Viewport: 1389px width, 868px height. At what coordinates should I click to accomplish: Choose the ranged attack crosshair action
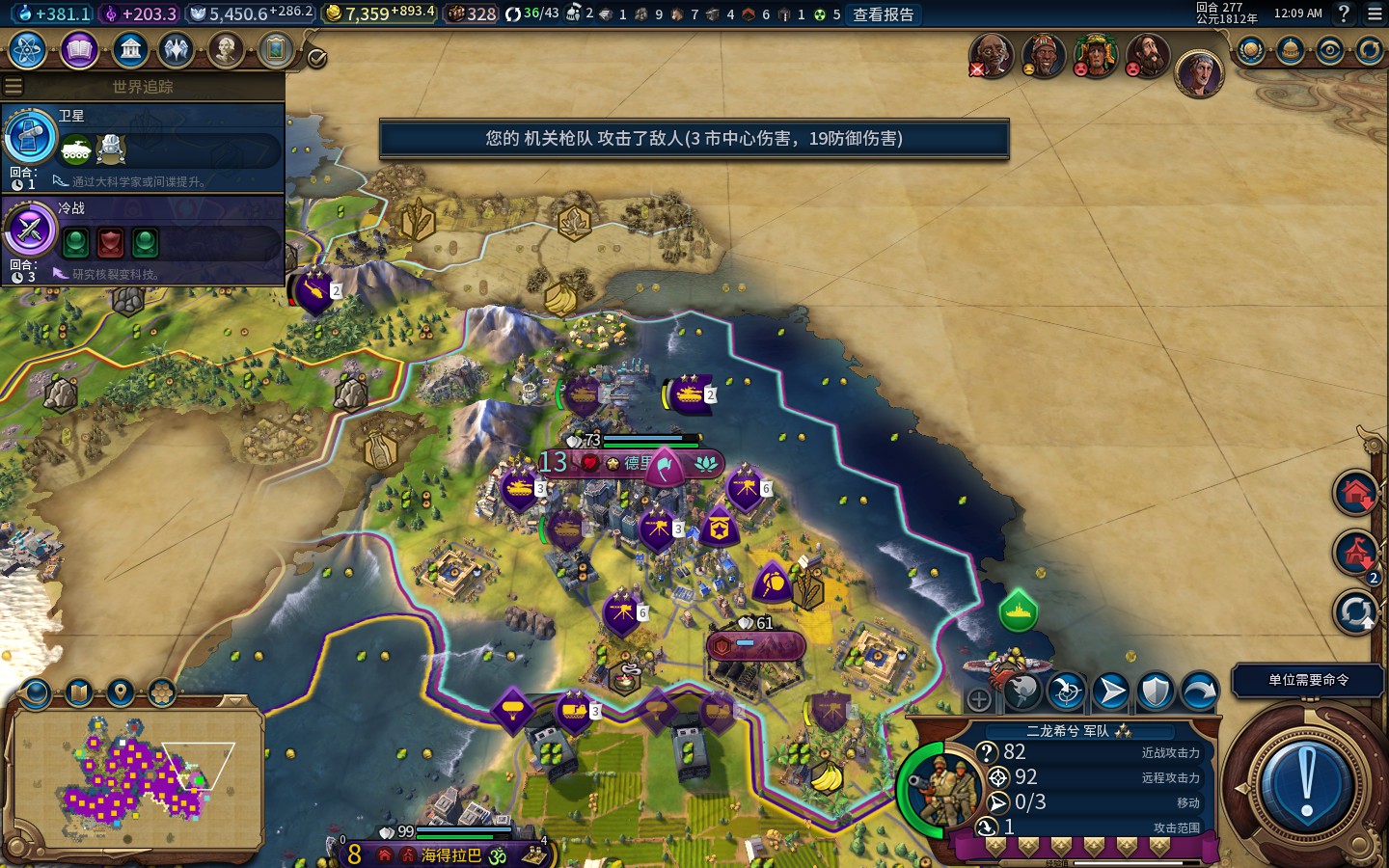[1067, 691]
